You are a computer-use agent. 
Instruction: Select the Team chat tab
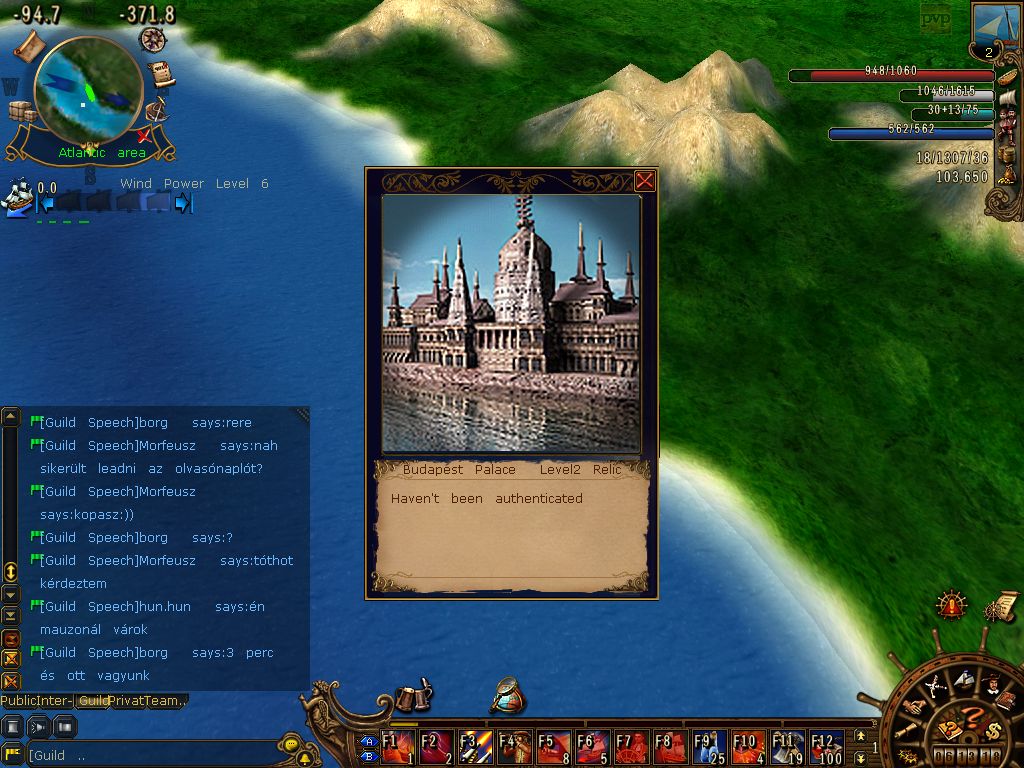[x=164, y=701]
